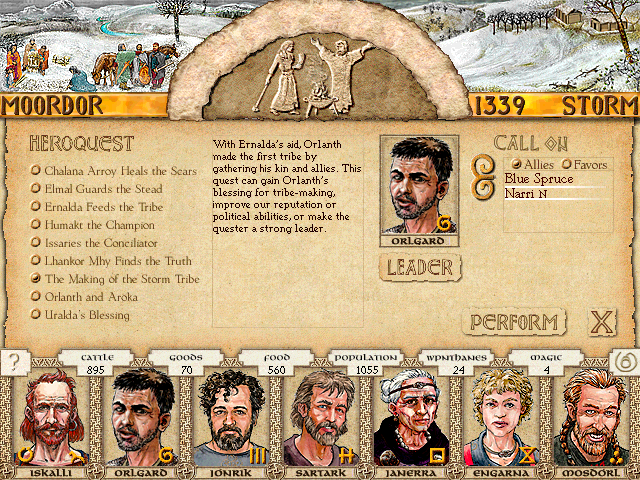Close the heroquest screen with X

[x=600, y=322]
